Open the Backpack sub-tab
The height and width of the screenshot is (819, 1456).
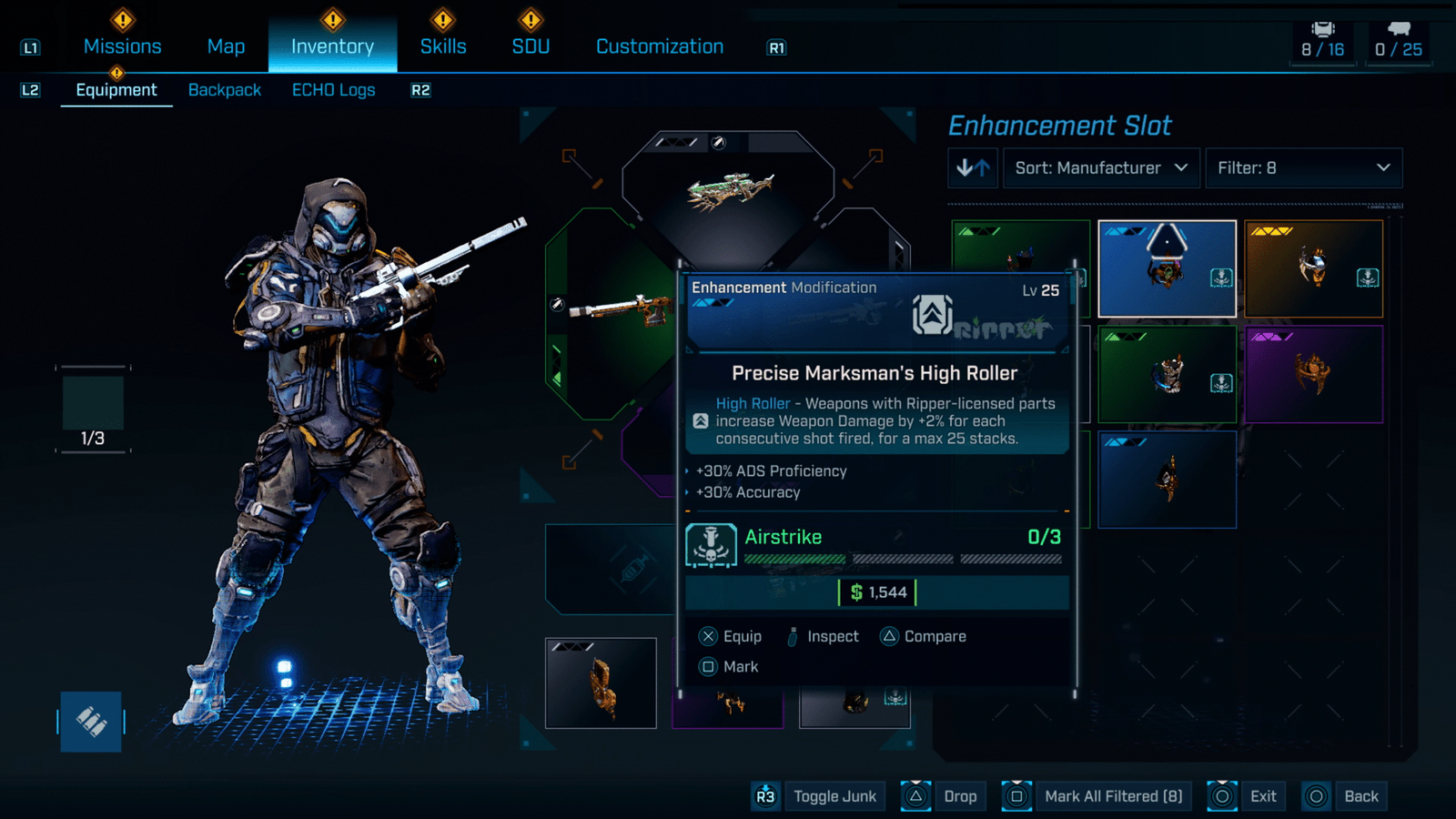[225, 90]
